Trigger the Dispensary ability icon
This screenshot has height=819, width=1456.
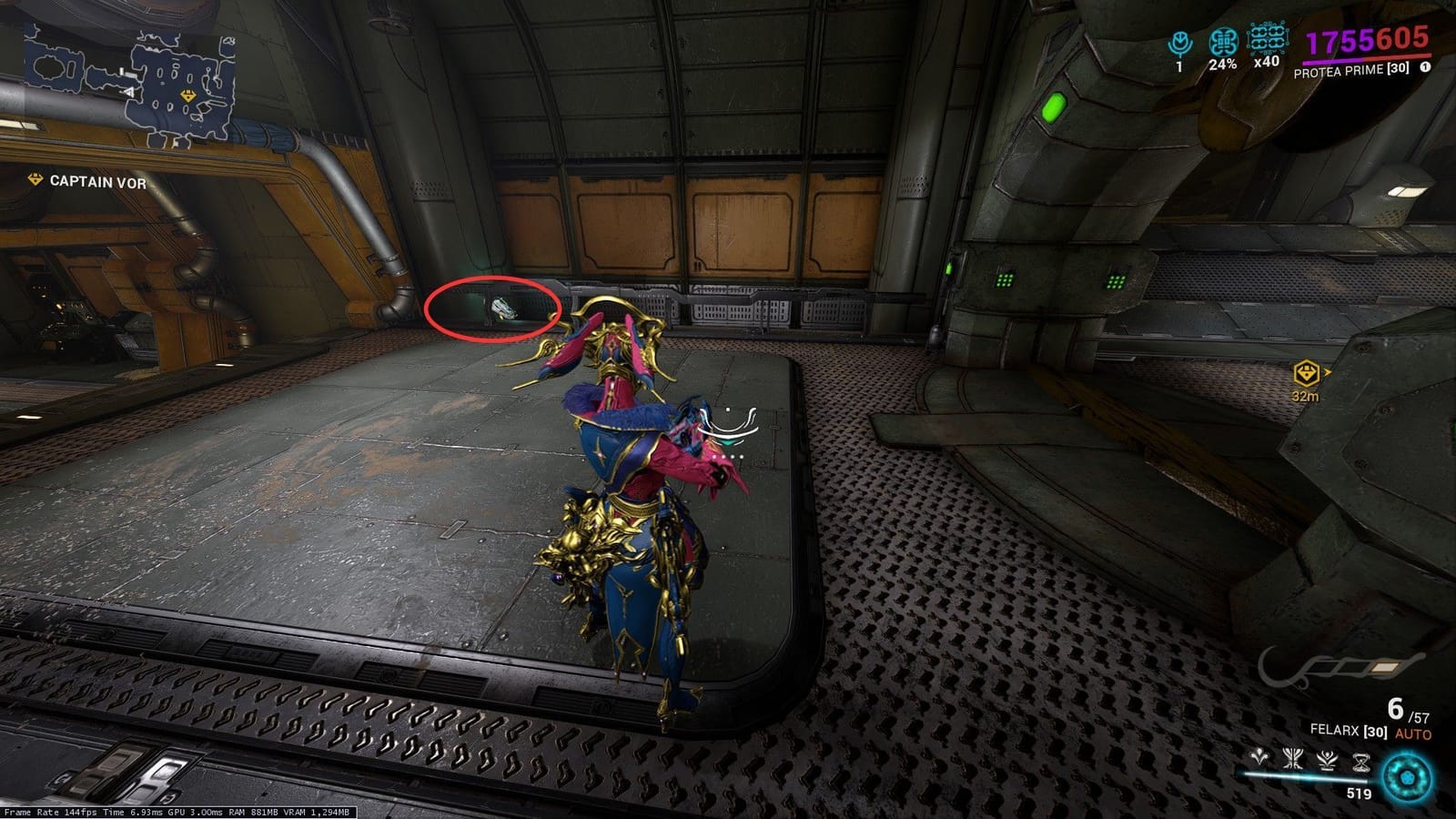[1327, 761]
